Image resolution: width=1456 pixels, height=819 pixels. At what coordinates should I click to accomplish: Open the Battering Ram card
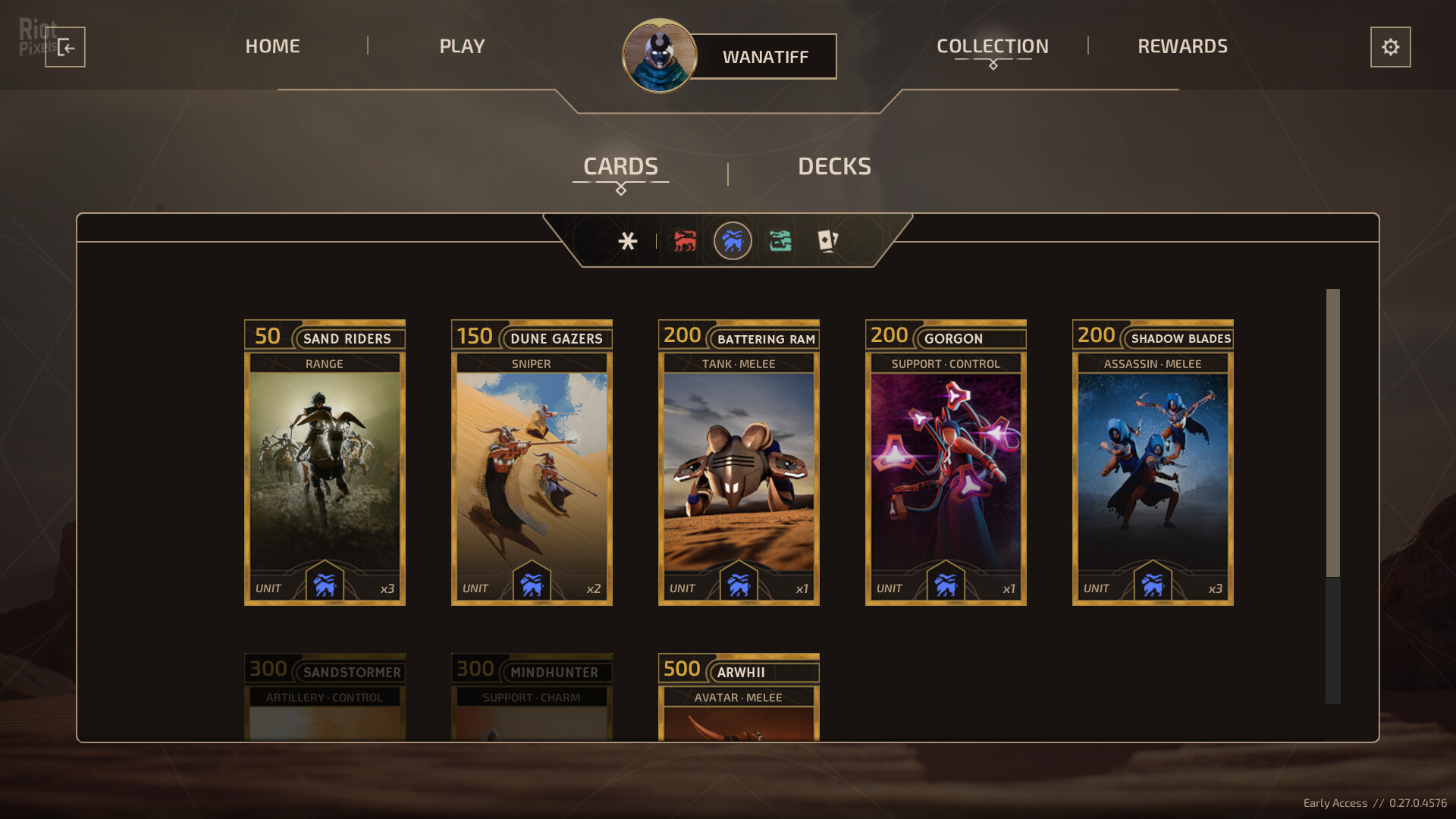click(x=739, y=463)
